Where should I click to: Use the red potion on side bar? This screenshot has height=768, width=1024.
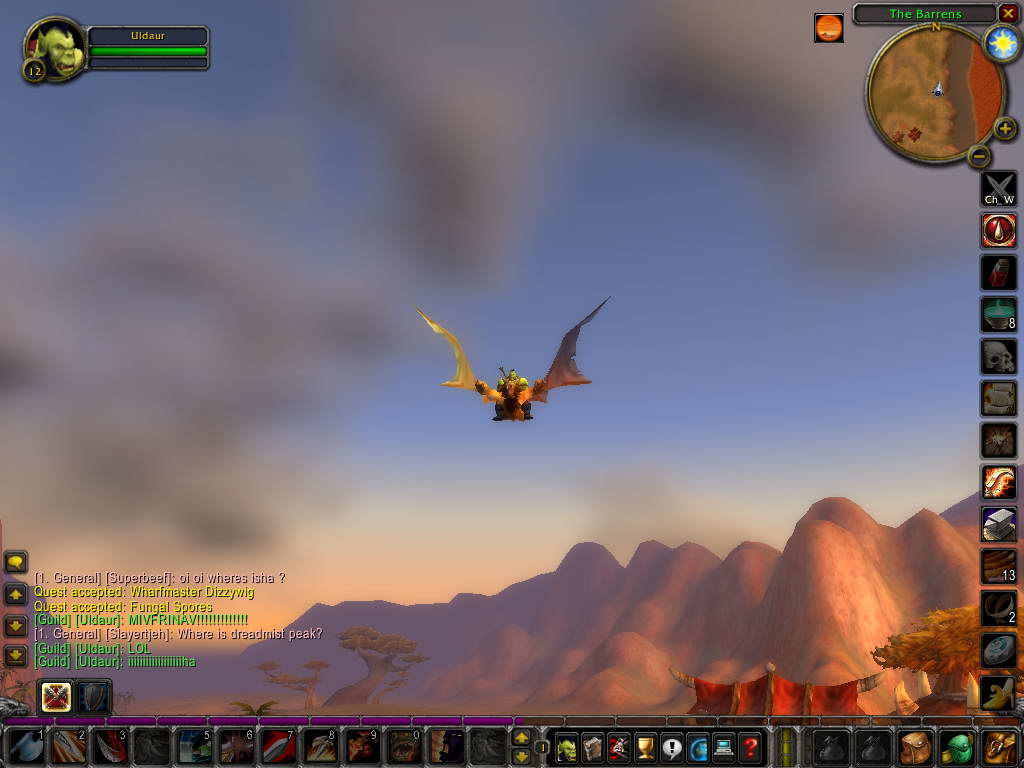pyautogui.click(x=998, y=272)
